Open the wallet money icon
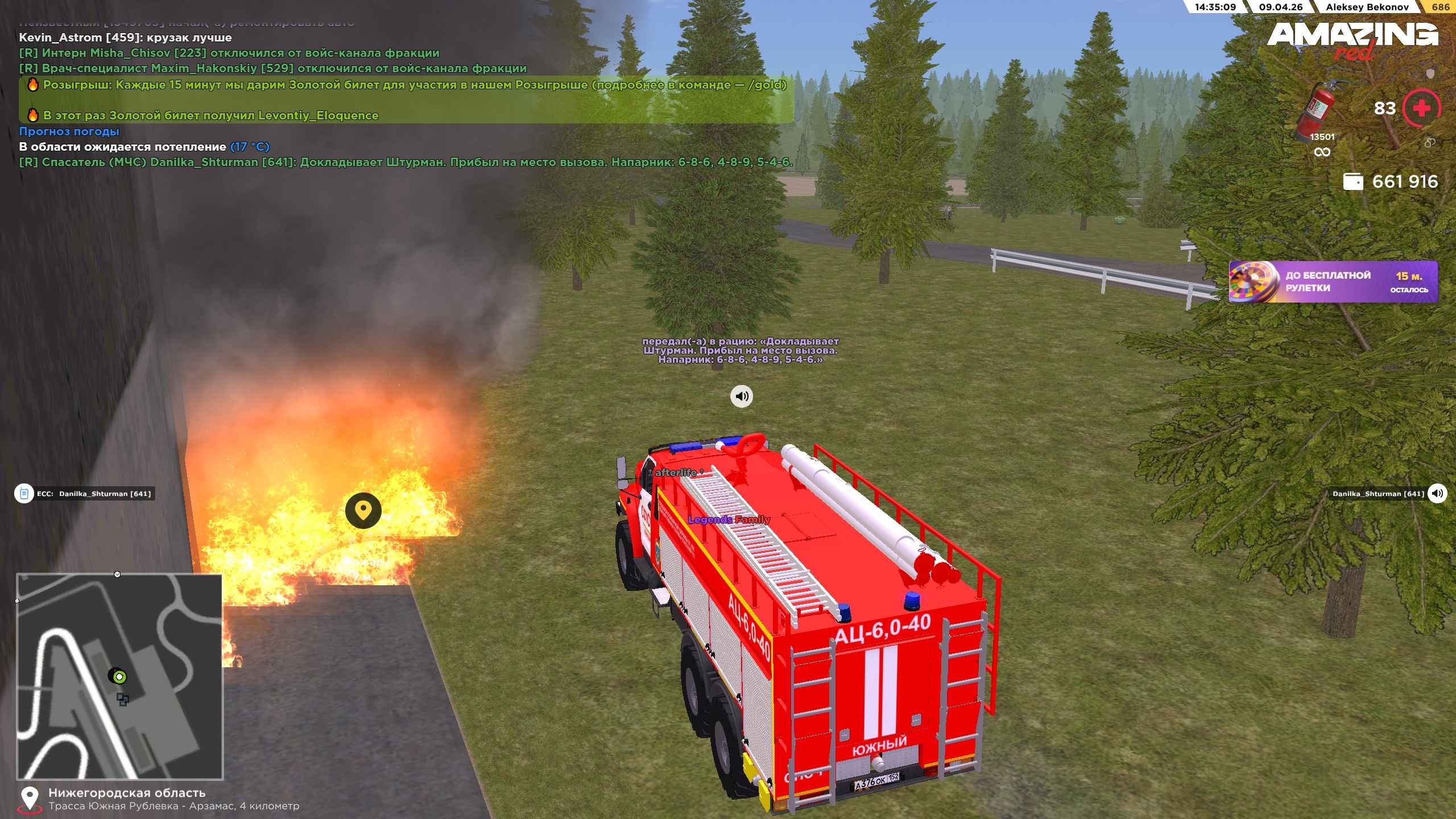Viewport: 1456px width, 819px height. pos(1352,182)
